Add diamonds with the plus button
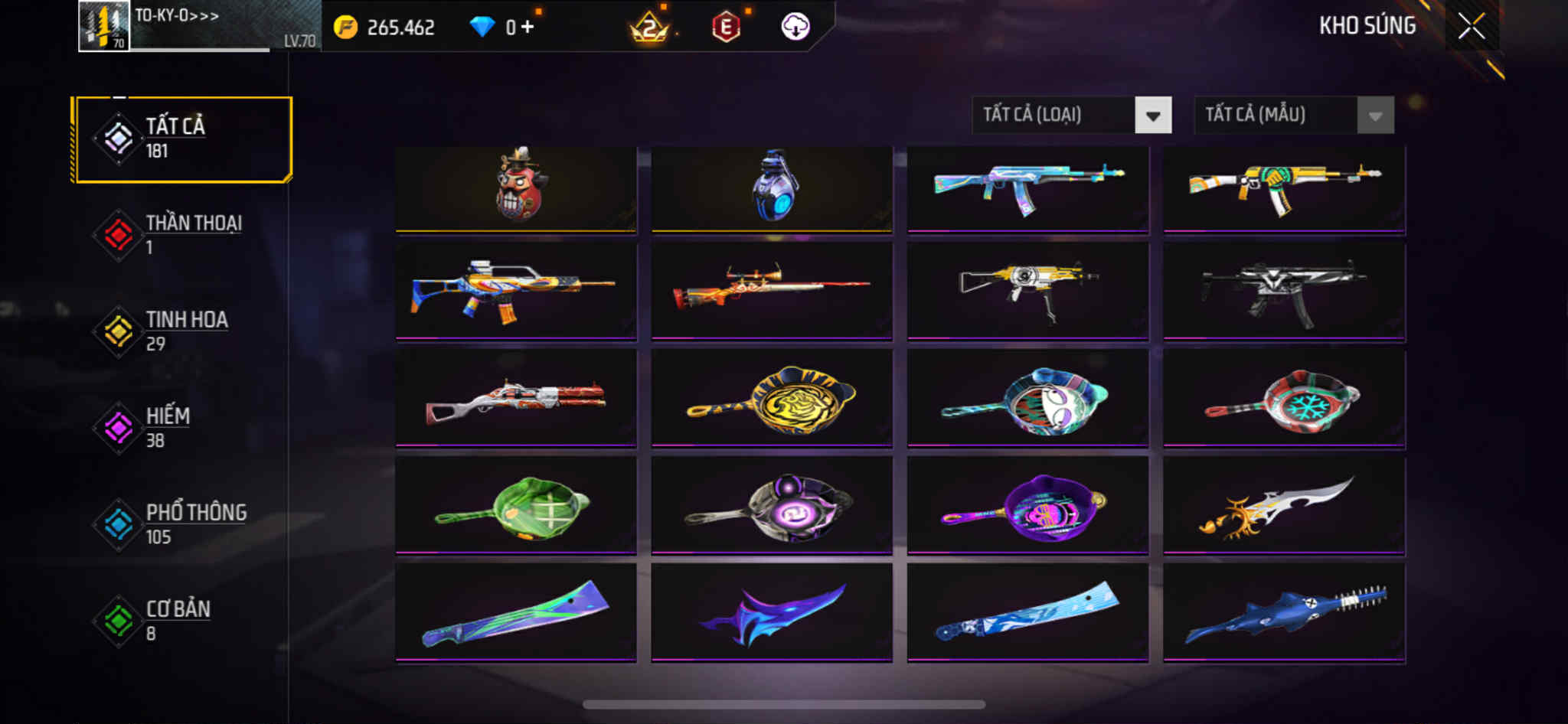The width and height of the screenshot is (1568, 724). click(x=527, y=28)
